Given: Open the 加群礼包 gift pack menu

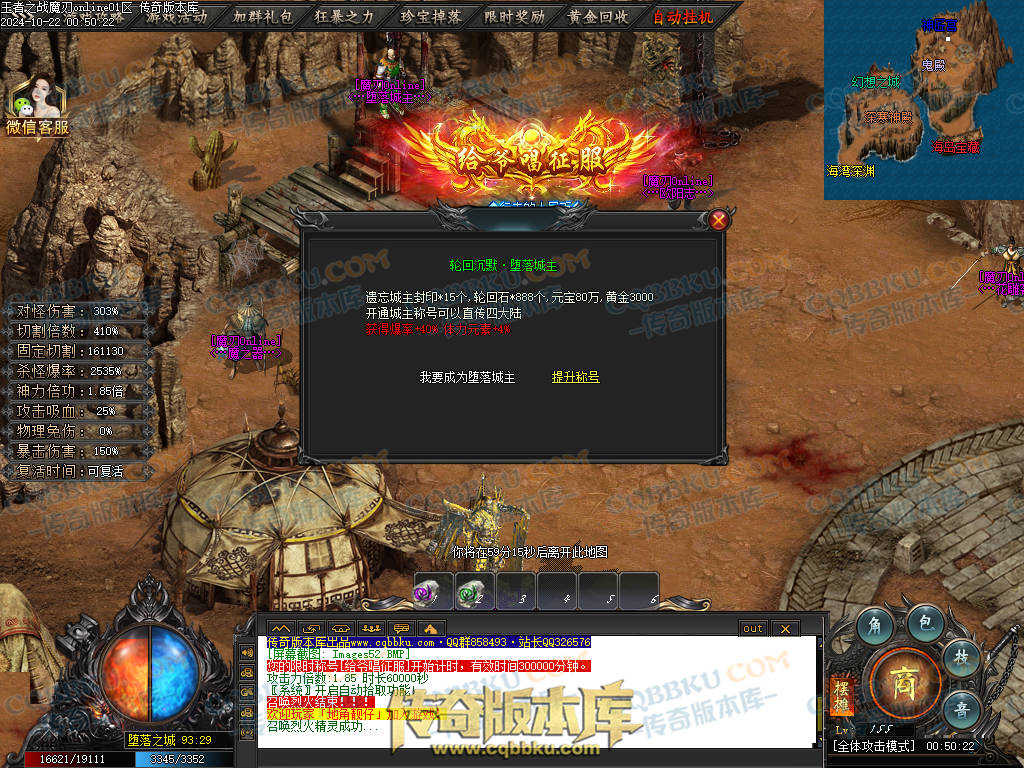Looking at the screenshot, I should coord(263,16).
